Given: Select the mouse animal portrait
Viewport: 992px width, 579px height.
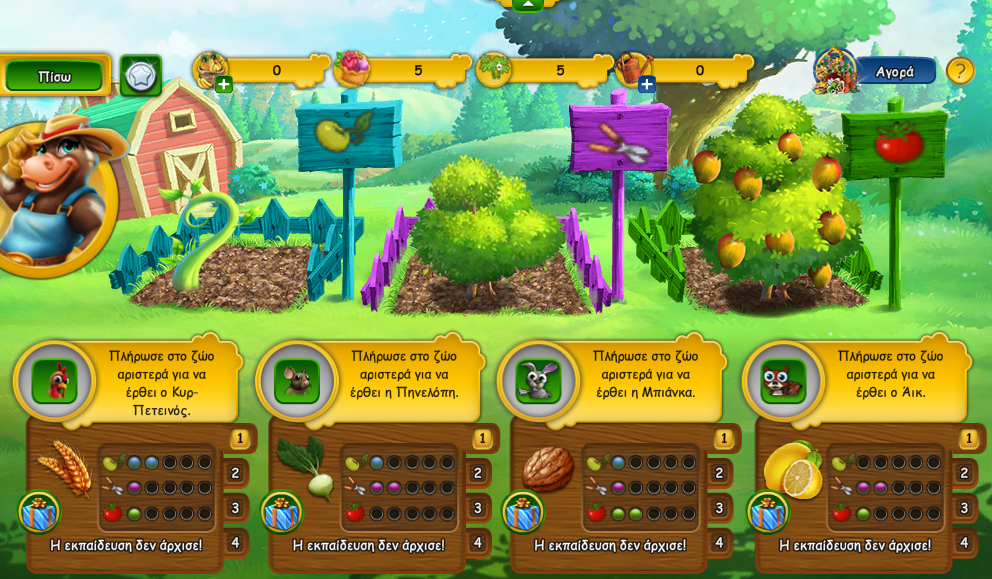Looking at the screenshot, I should pos(297,381).
